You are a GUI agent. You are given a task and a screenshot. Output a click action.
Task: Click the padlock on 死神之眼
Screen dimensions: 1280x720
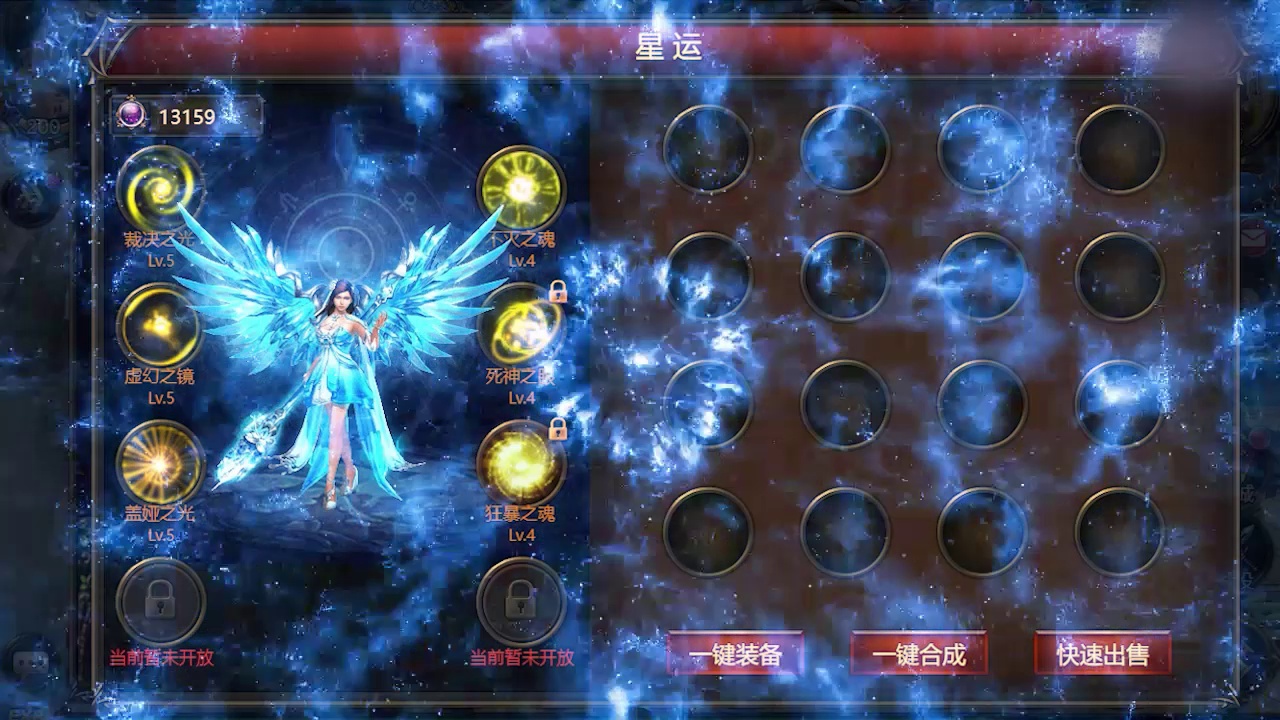[x=556, y=293]
